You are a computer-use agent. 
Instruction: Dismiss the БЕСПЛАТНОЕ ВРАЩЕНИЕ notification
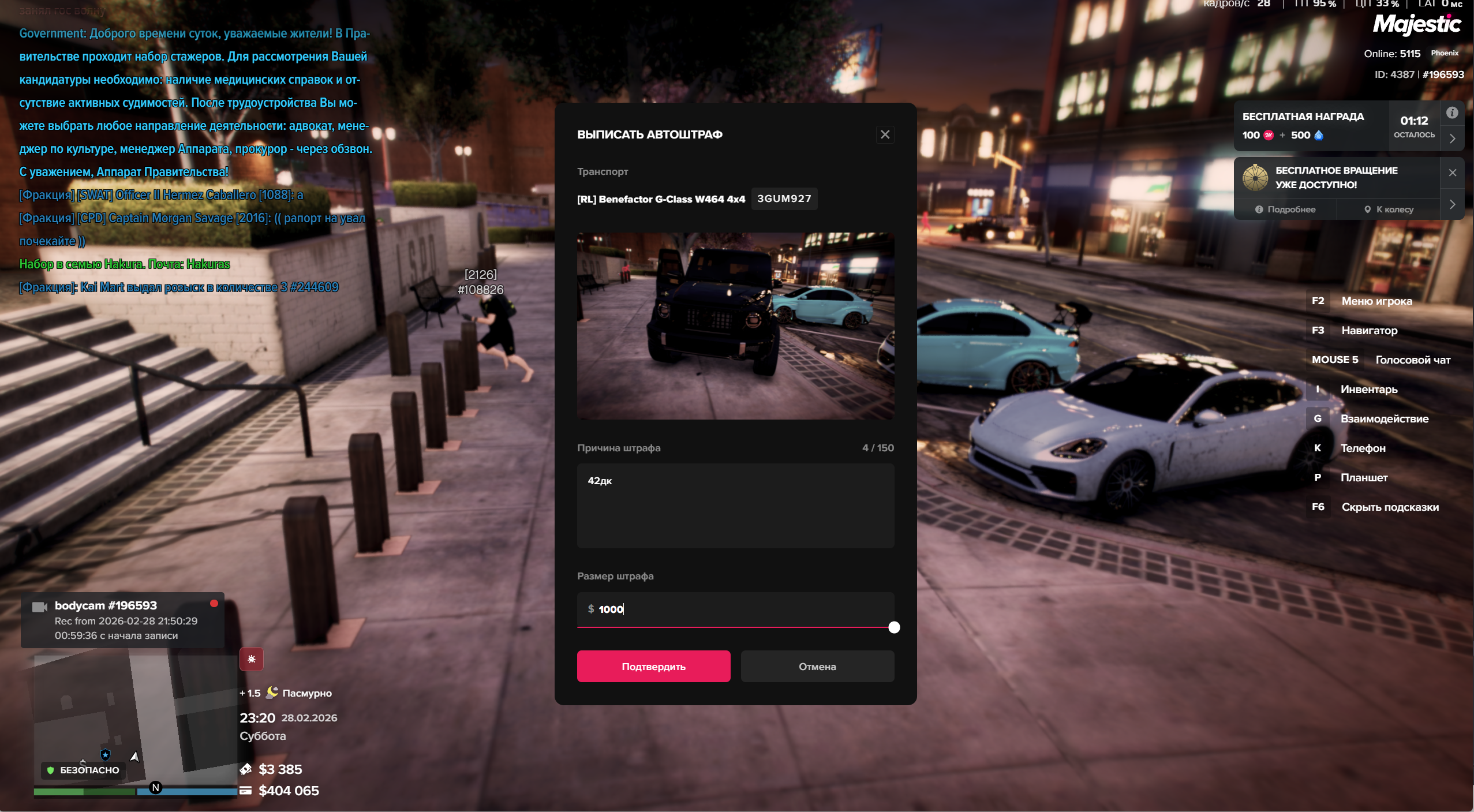[1452, 173]
